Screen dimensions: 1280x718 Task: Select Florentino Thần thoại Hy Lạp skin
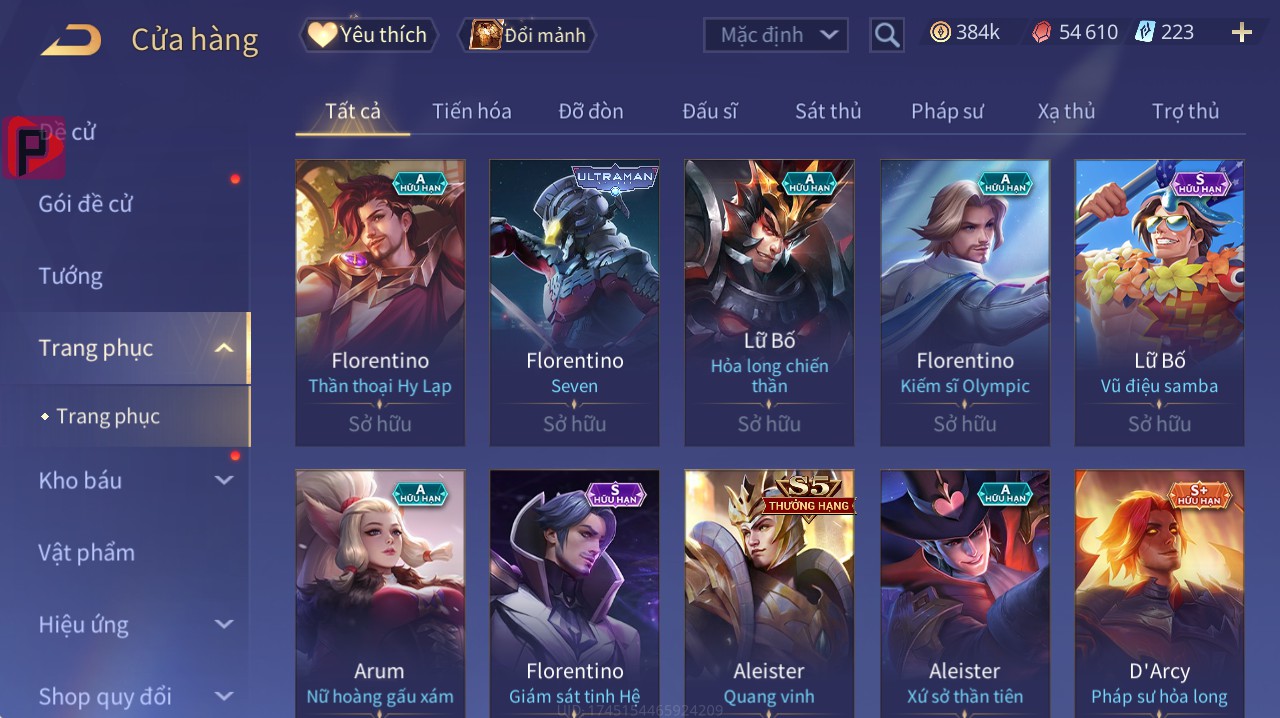pos(380,302)
